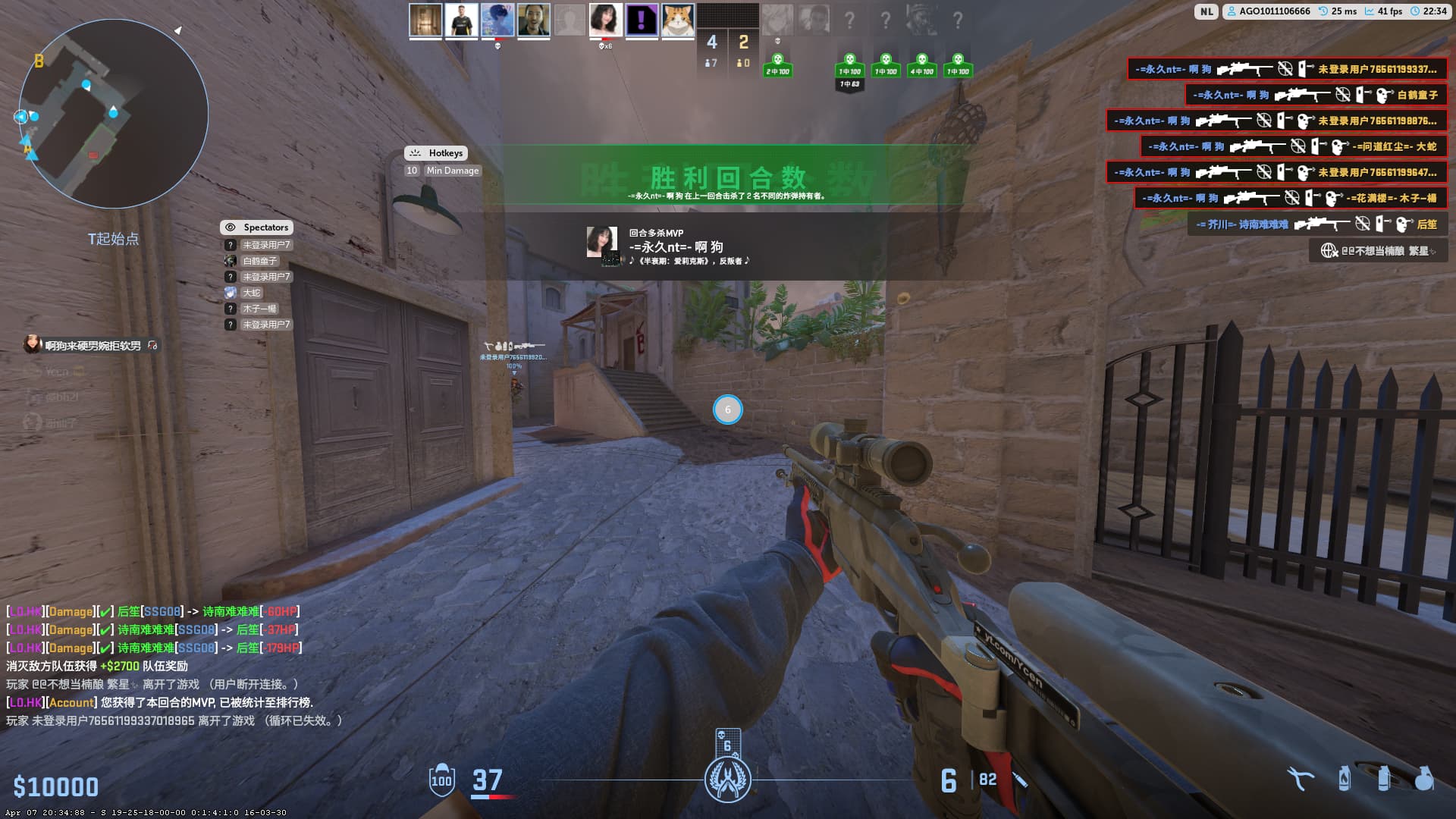
Task: Open the Spectators panel header
Action: pos(257,227)
